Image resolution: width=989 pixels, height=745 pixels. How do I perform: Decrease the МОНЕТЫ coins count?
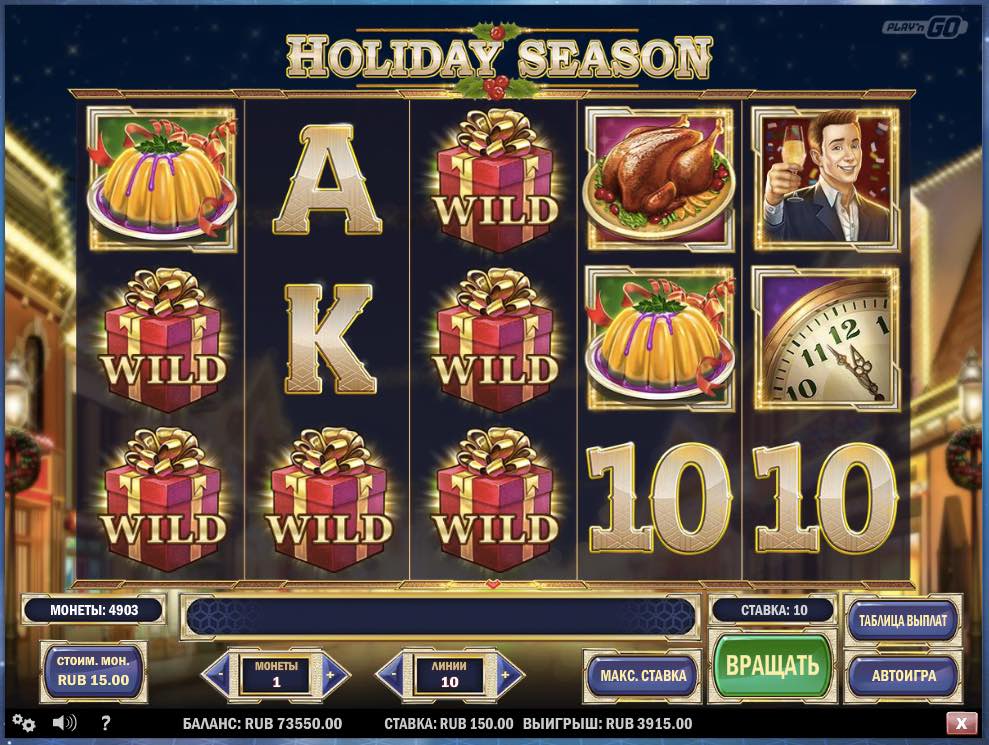click(x=219, y=674)
